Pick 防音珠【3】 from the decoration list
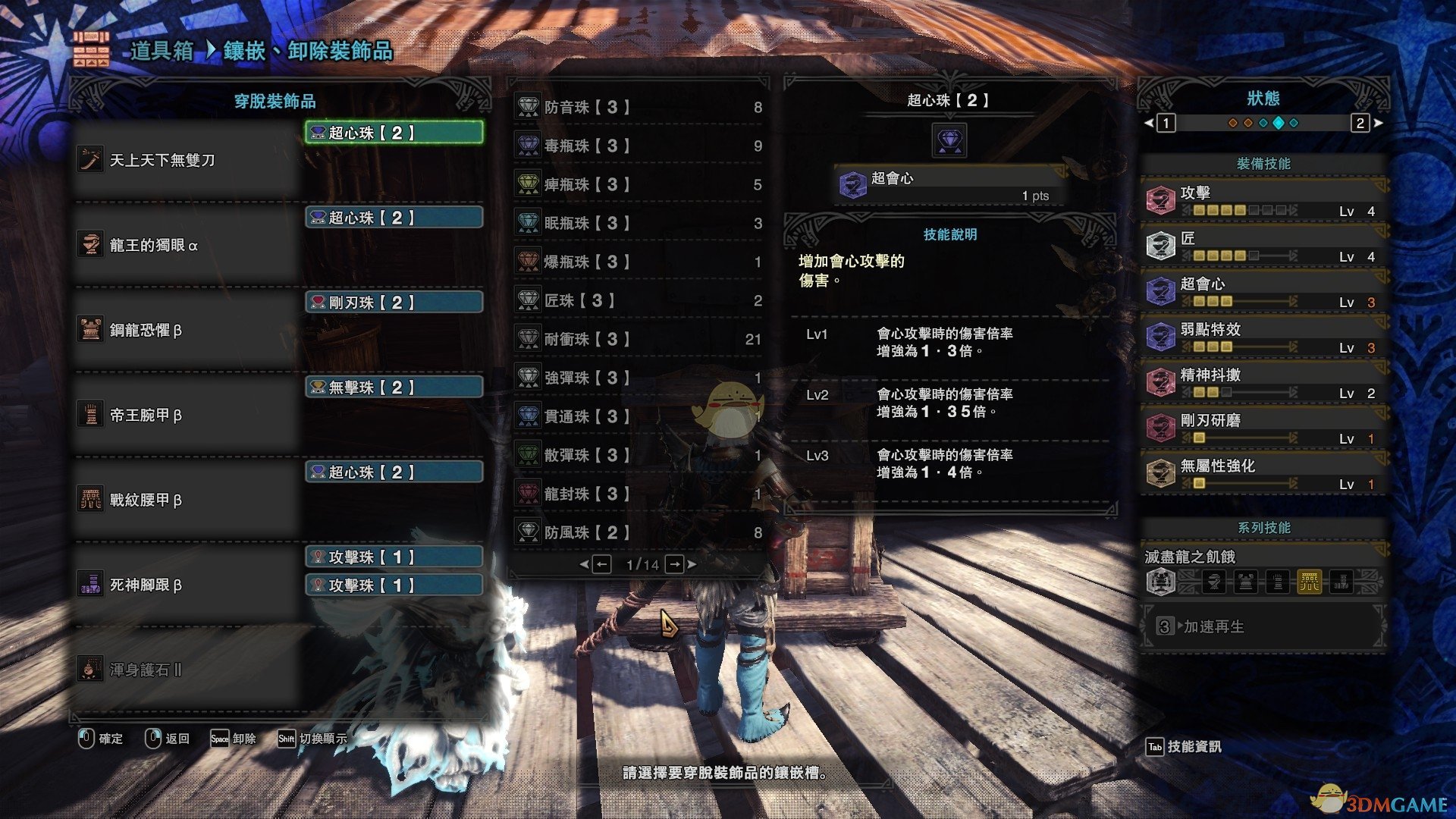The height and width of the screenshot is (819, 1456). tap(639, 108)
